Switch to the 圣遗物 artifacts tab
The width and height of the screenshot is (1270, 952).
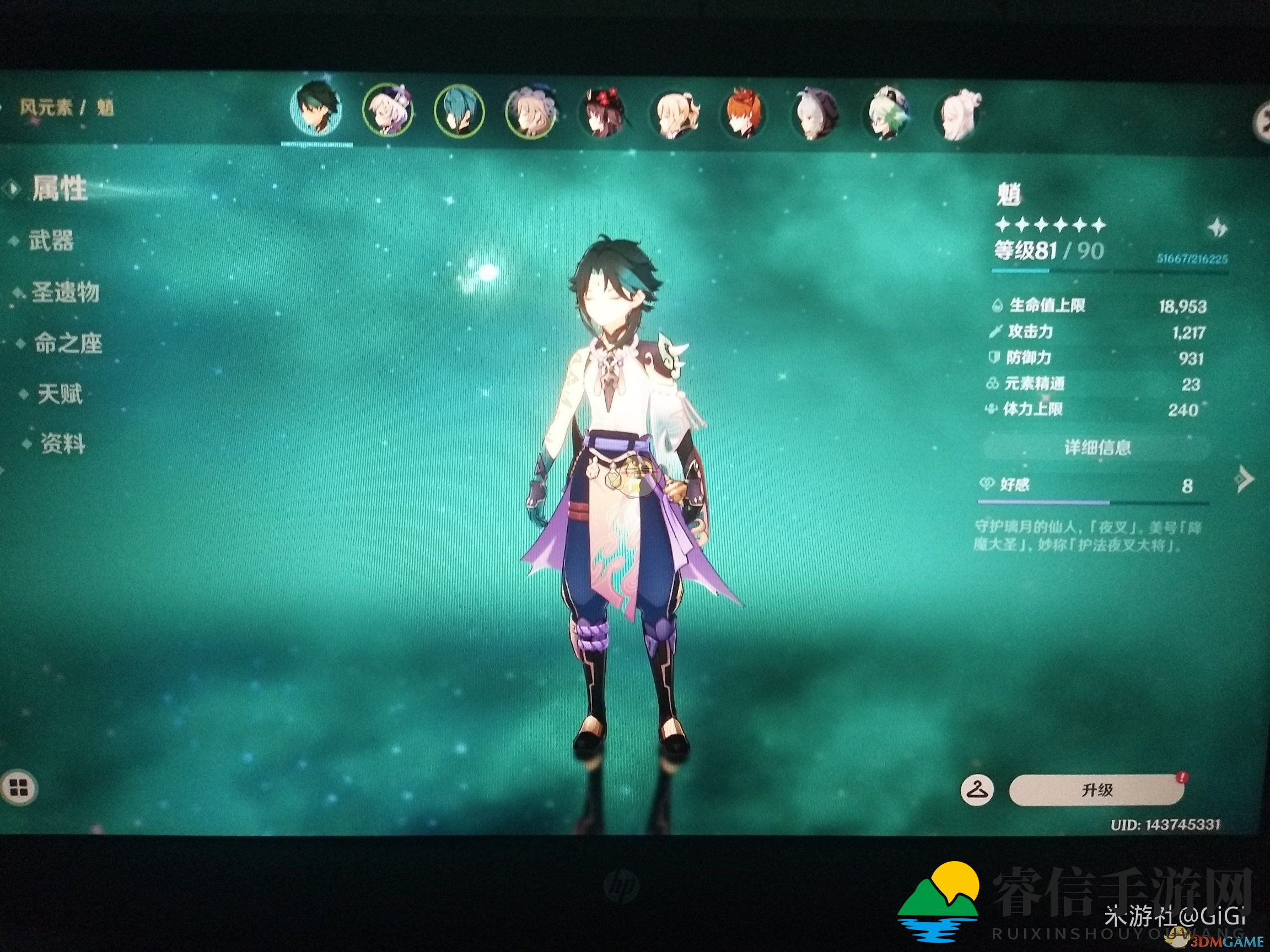point(64,292)
